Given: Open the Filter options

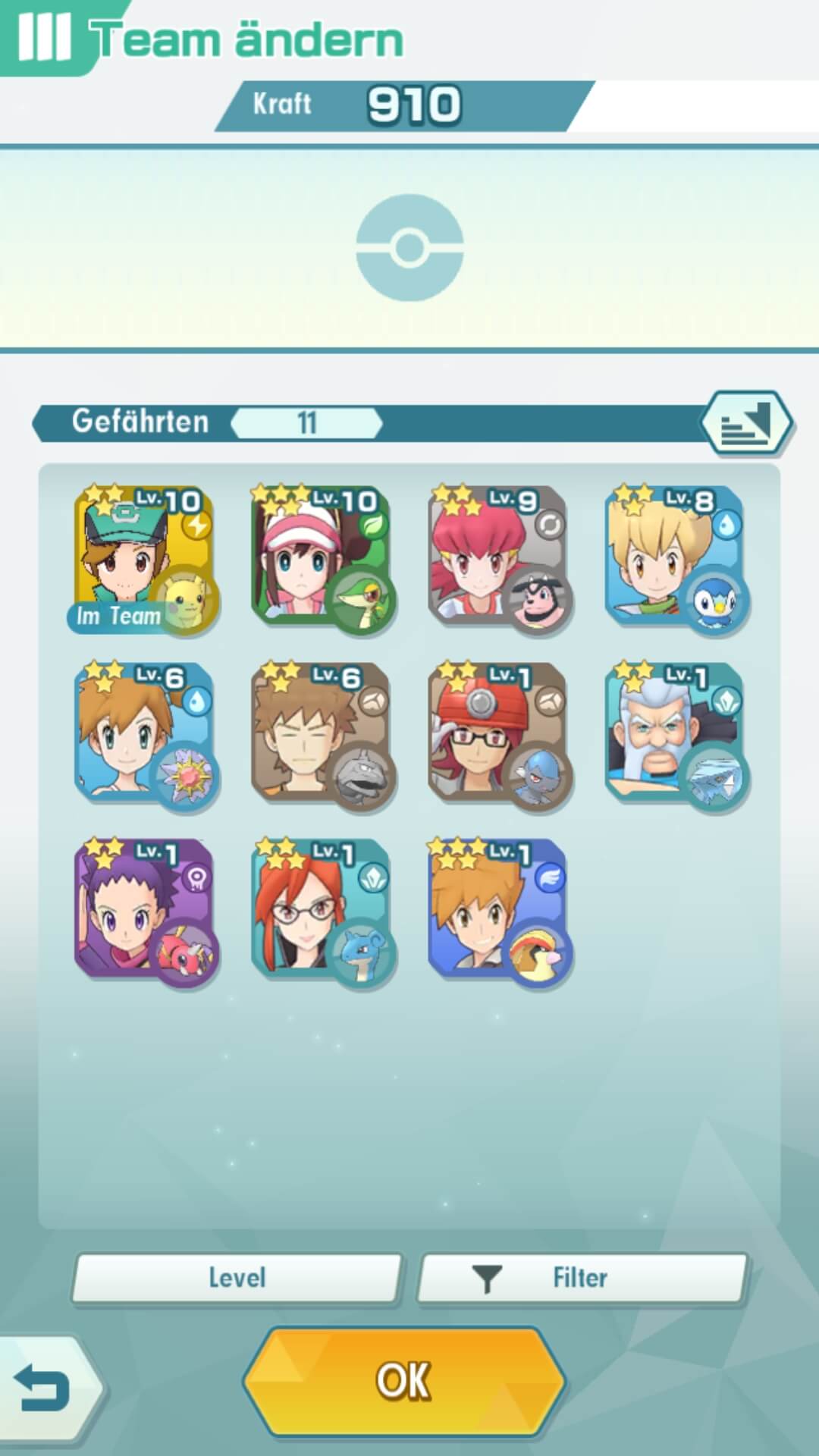Looking at the screenshot, I should tap(582, 1278).
